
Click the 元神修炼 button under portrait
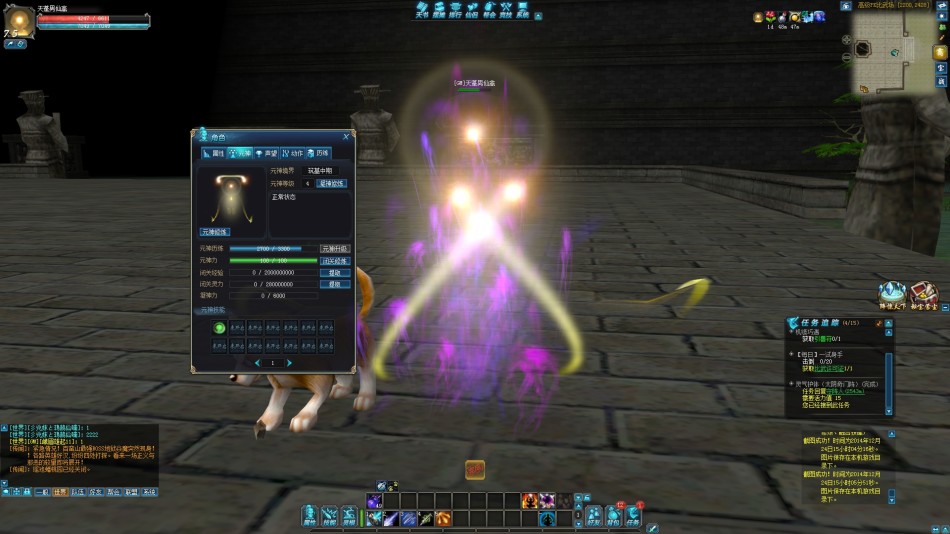click(215, 231)
